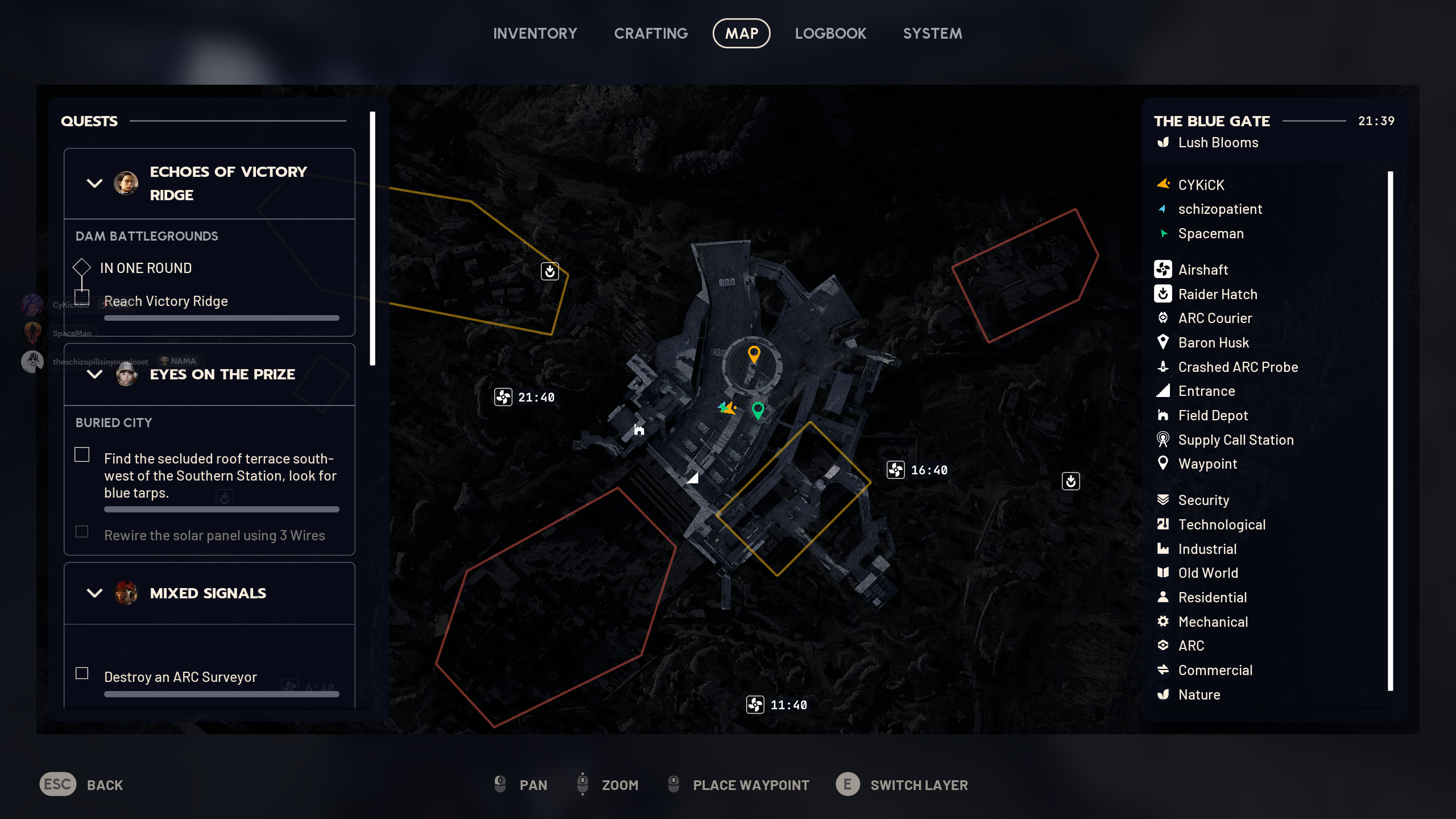Check the Destroy an ARC Surveyor objective
The image size is (1456, 819).
pyautogui.click(x=82, y=672)
